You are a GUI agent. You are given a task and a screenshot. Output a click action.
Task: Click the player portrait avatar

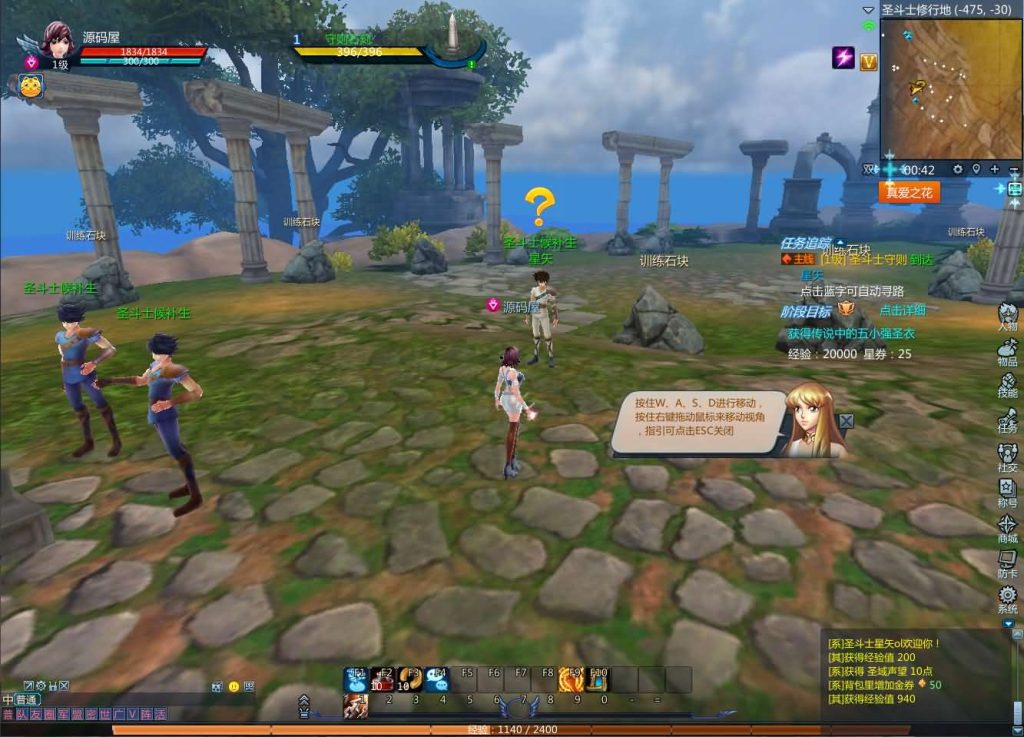57,42
